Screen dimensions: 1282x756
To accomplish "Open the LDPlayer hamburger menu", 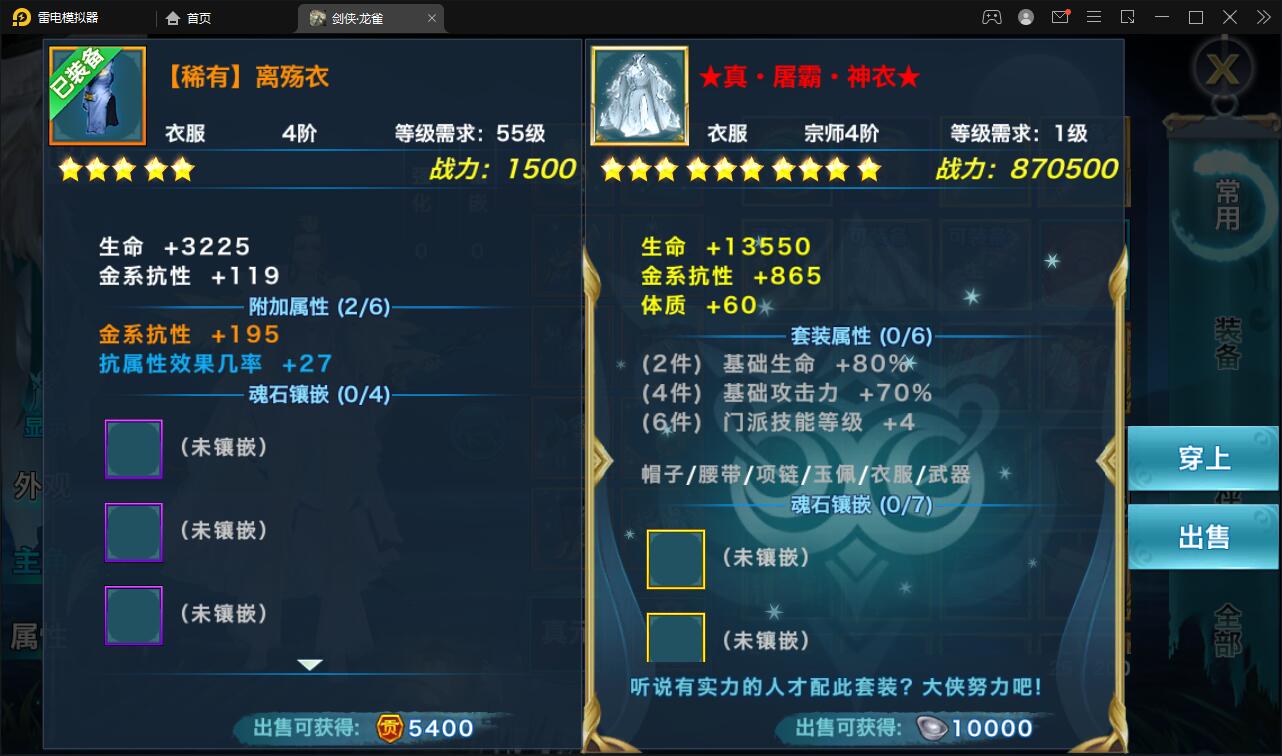I will [x=1094, y=17].
